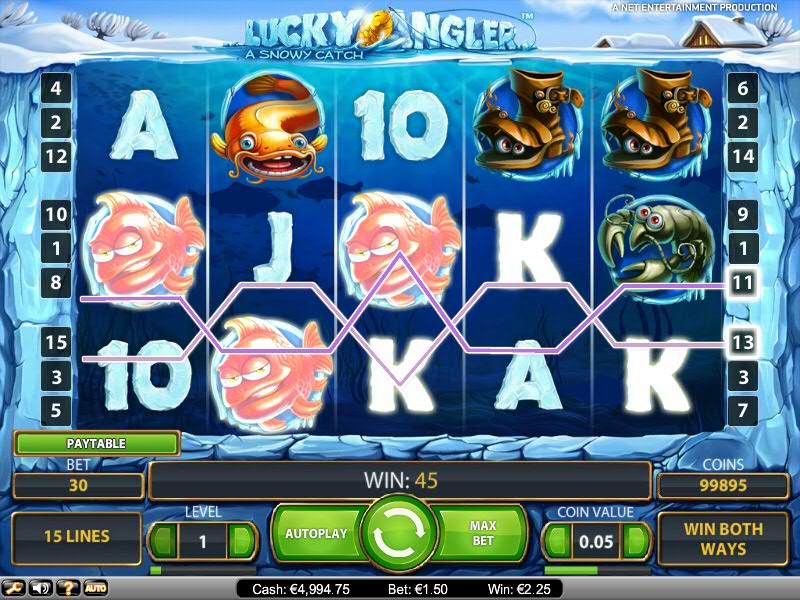Image resolution: width=800 pixels, height=600 pixels.
Task: Click the 15 Lines panel
Action: tap(77, 536)
